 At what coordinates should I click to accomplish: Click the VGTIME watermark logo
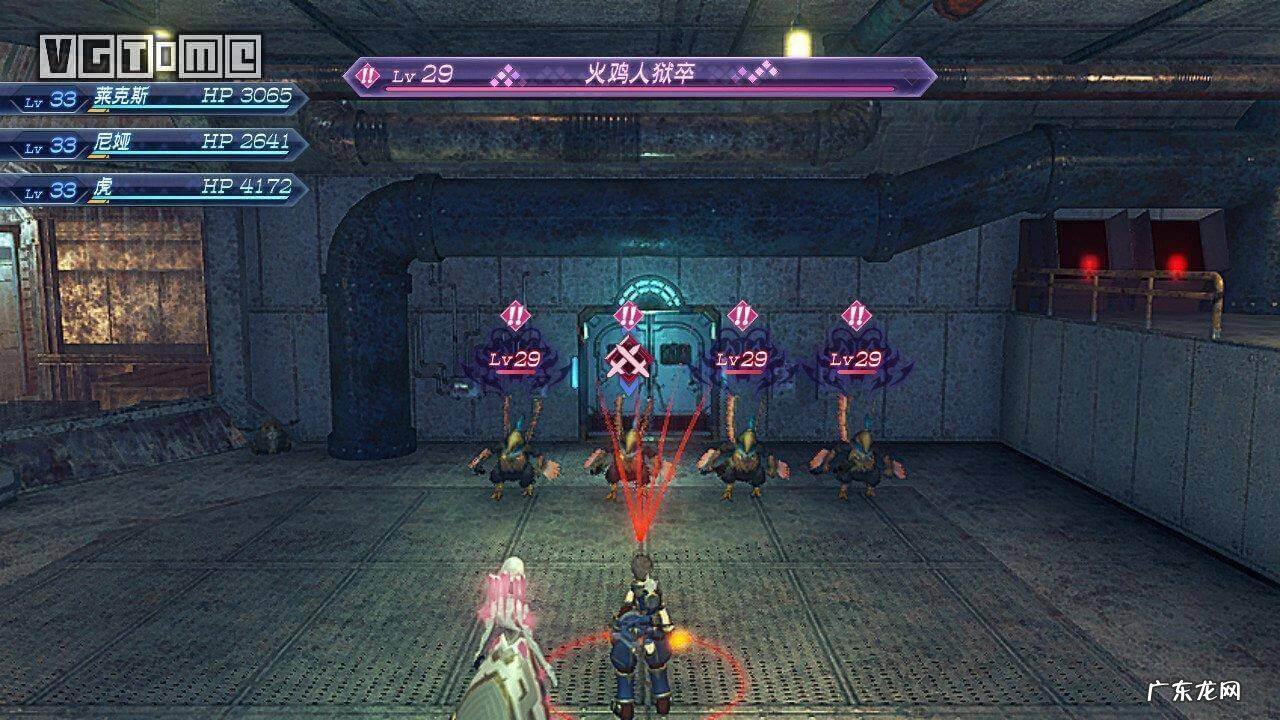click(x=151, y=57)
